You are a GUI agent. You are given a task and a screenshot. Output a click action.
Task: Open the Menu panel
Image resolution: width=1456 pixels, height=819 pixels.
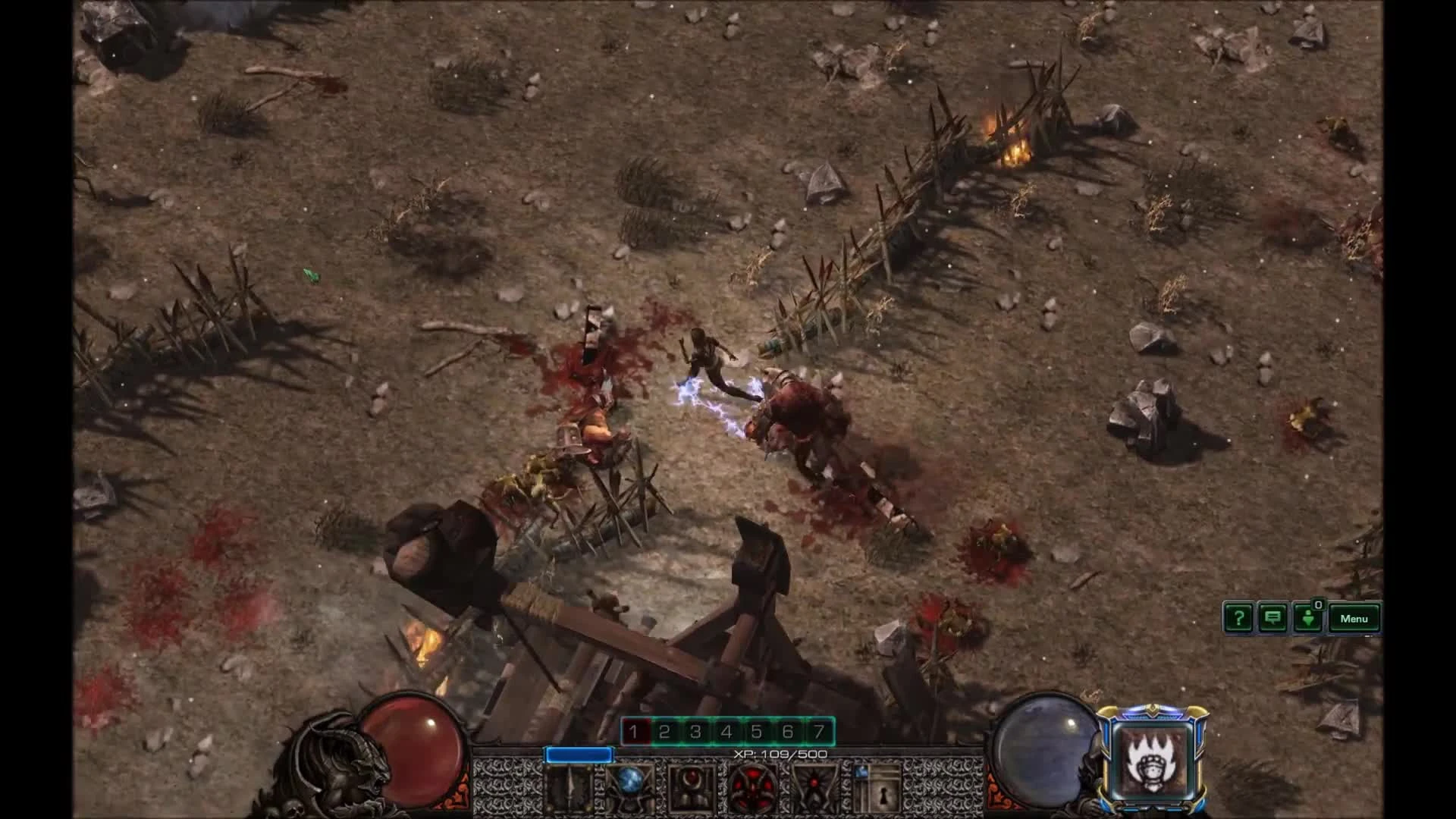(x=1354, y=618)
